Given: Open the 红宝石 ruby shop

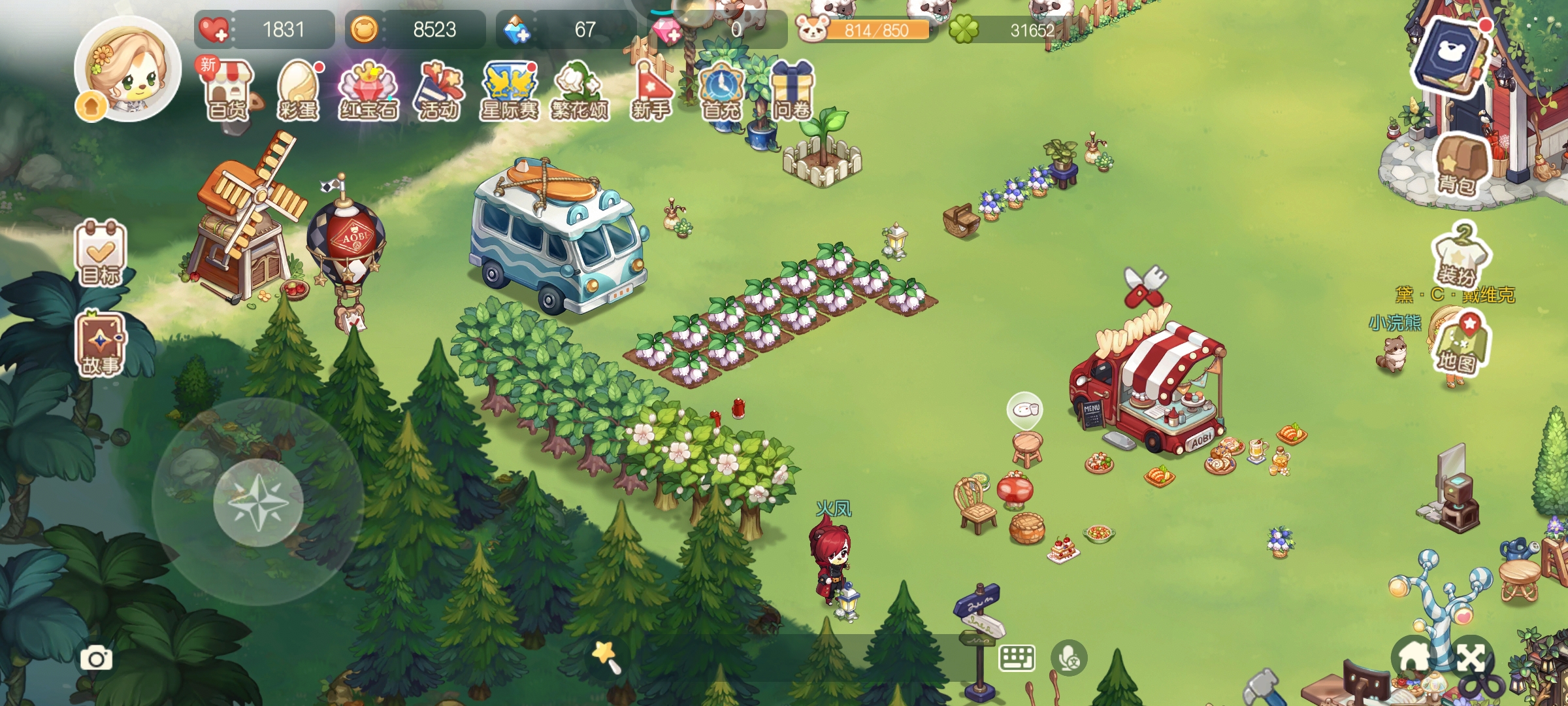Looking at the screenshot, I should (x=368, y=90).
